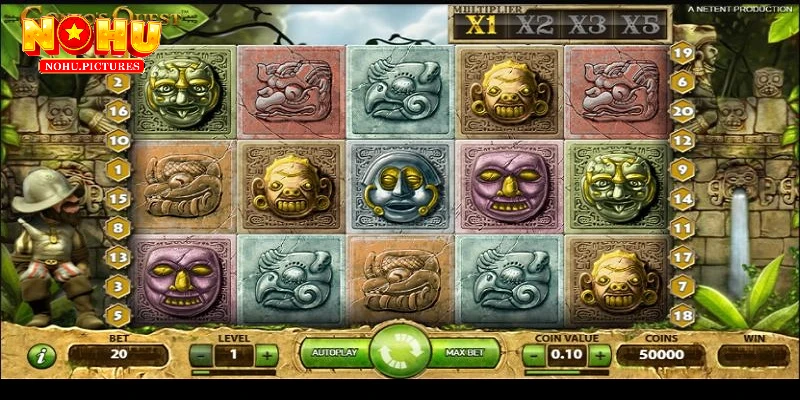Increase the bet level
Screen dimensions: 800x400
coord(267,355)
